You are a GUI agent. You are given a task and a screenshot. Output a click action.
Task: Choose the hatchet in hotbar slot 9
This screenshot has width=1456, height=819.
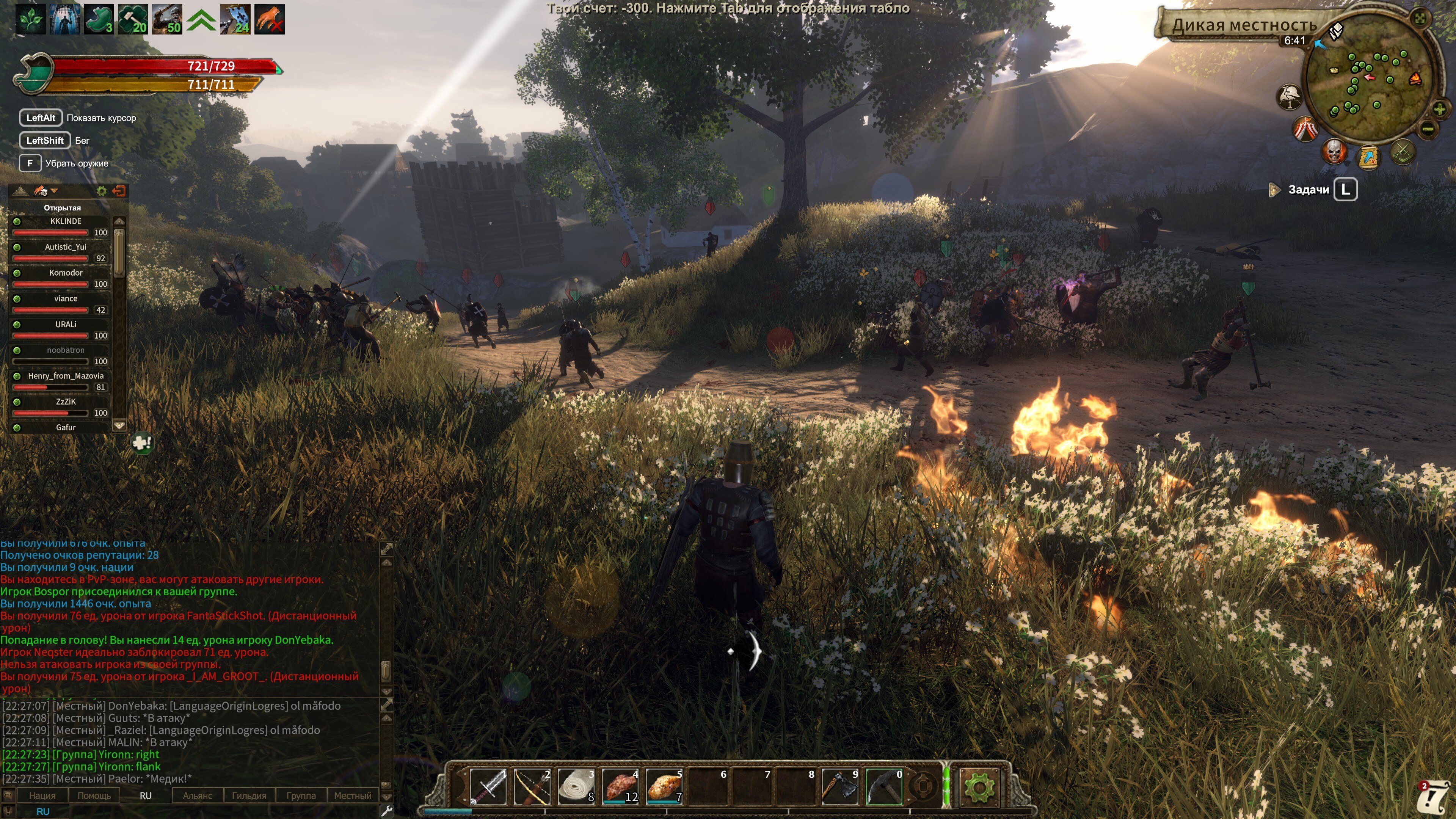tap(840, 786)
